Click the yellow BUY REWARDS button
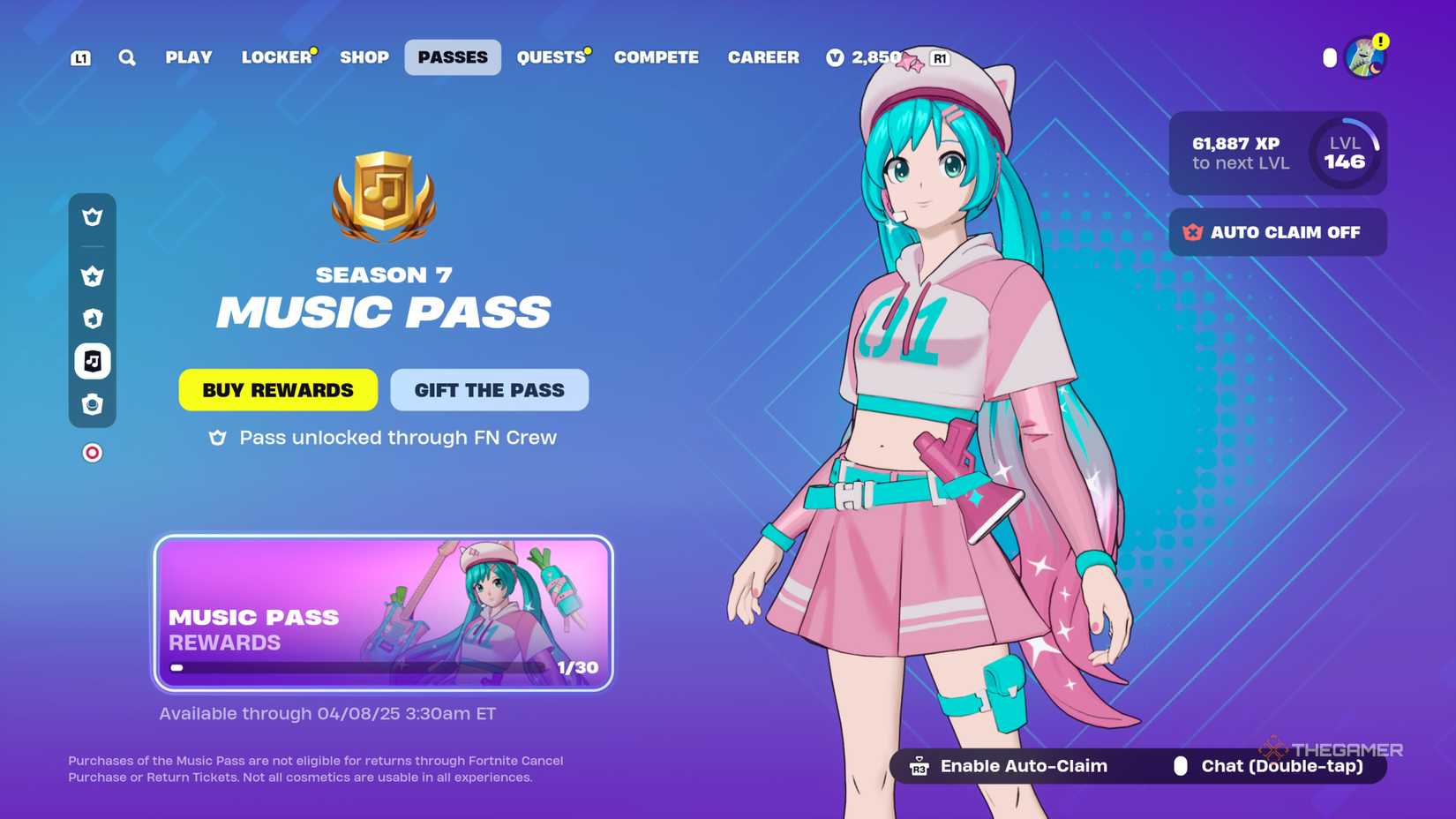 click(x=277, y=389)
